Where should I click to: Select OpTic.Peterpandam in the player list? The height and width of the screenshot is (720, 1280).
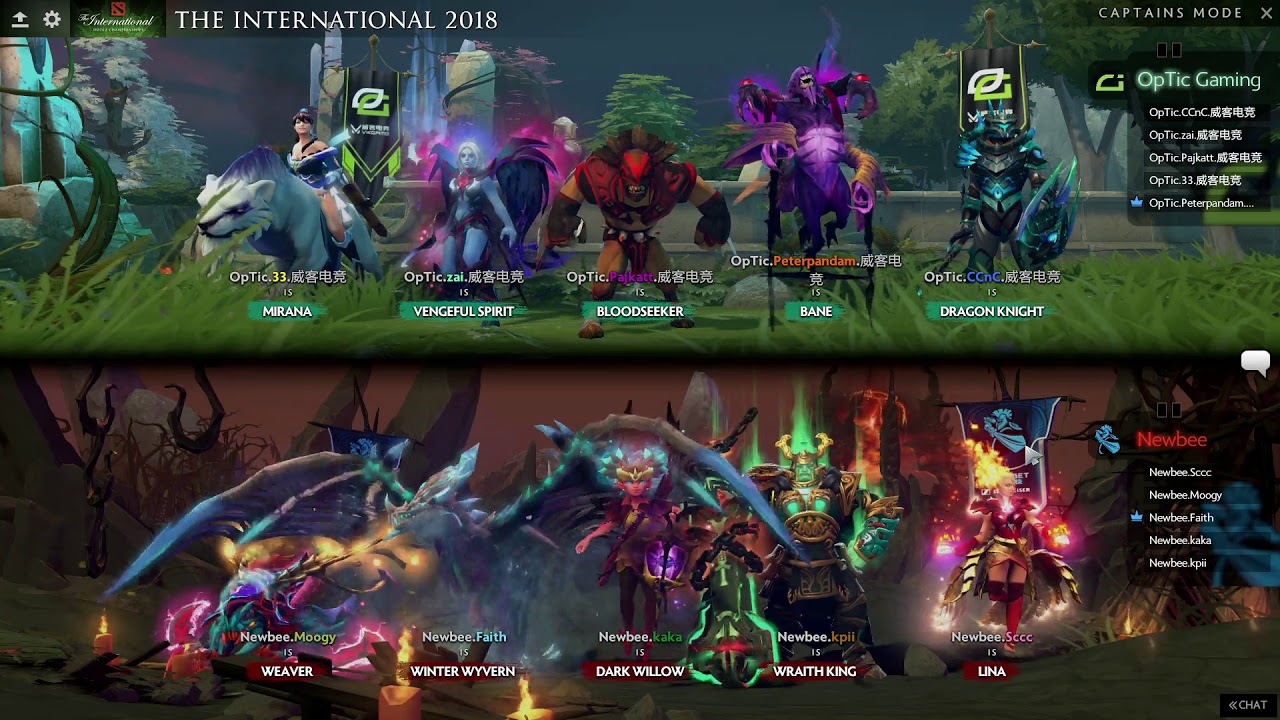pyautogui.click(x=1200, y=203)
